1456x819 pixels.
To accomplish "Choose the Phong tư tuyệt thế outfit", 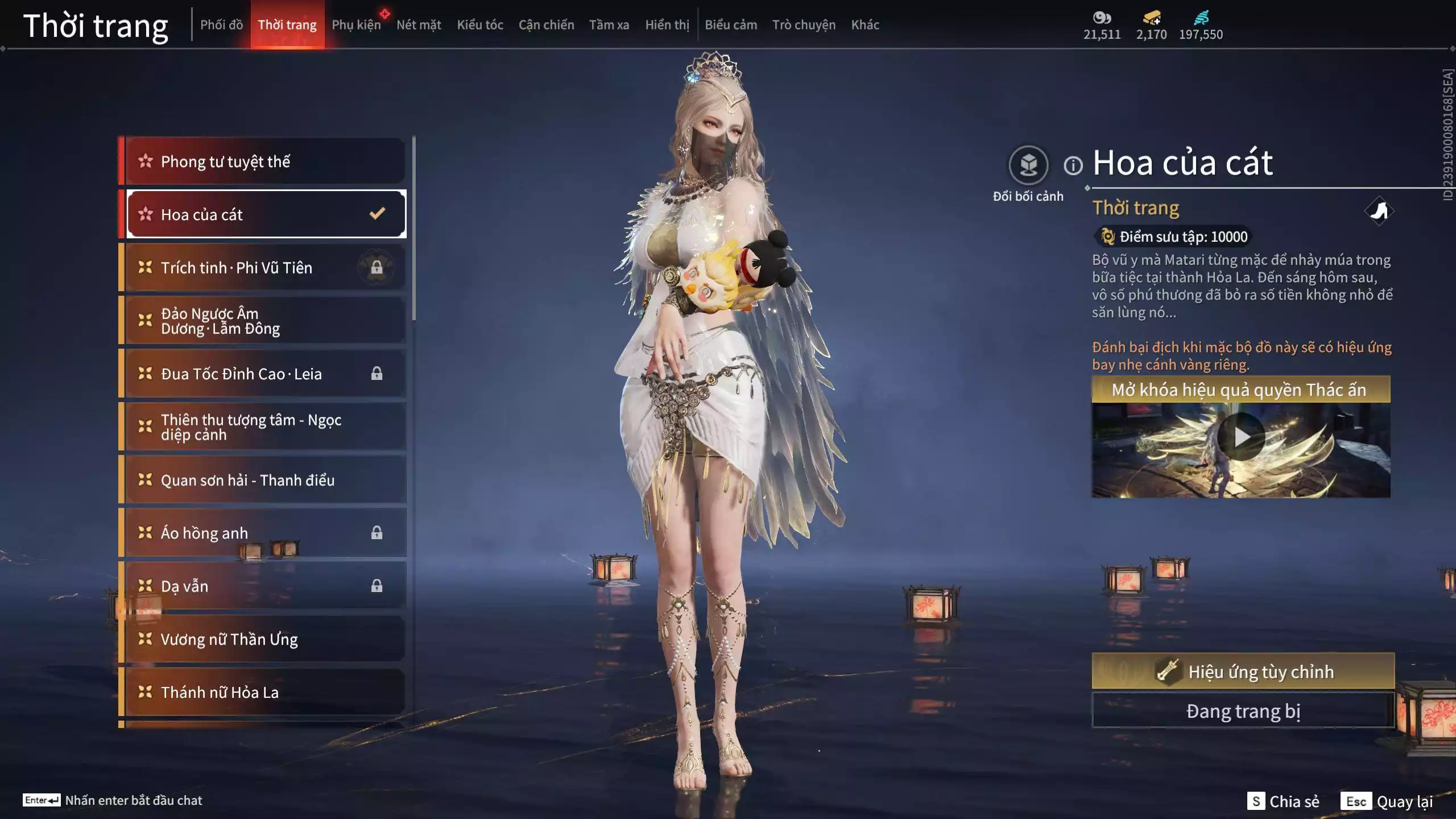I will click(x=265, y=162).
